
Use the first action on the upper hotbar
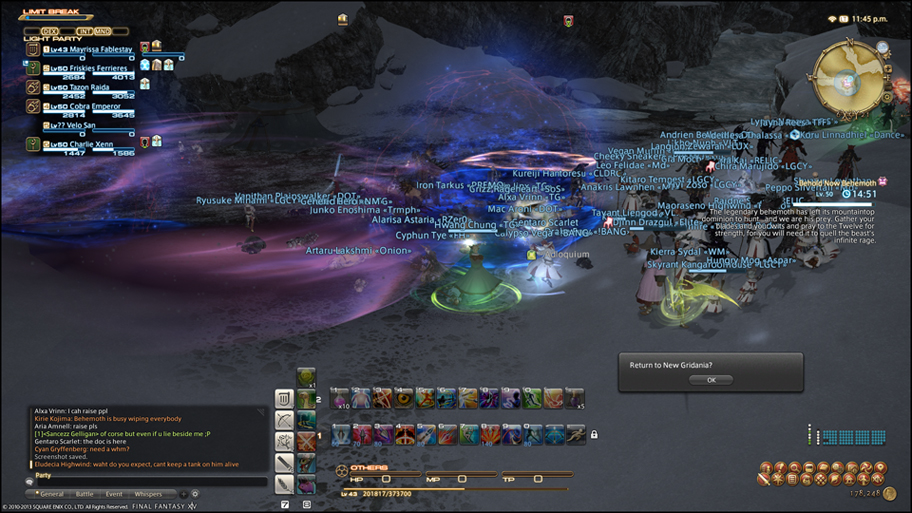pos(340,398)
